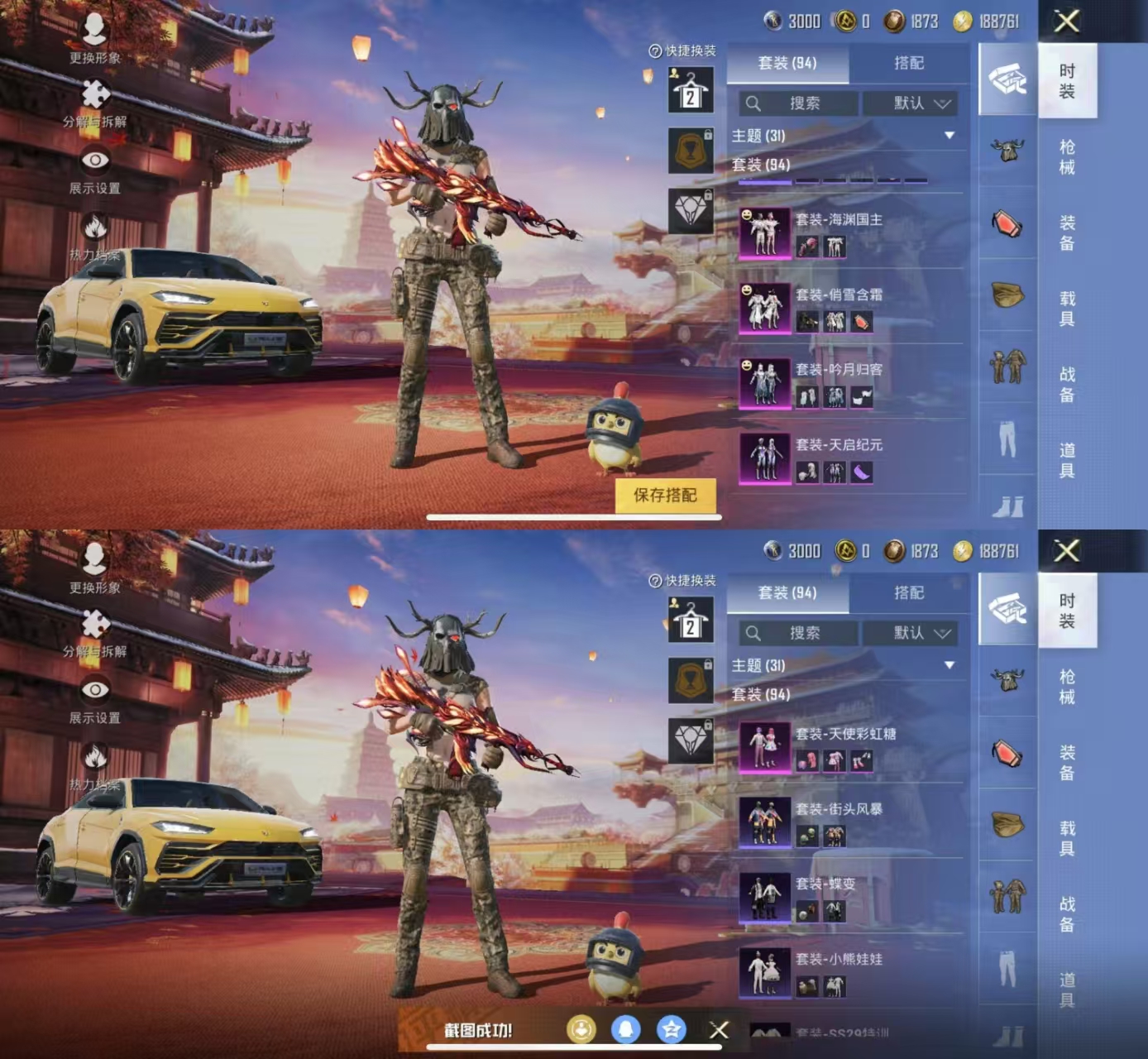Tap the yellow in-game friend share icon

581,1029
